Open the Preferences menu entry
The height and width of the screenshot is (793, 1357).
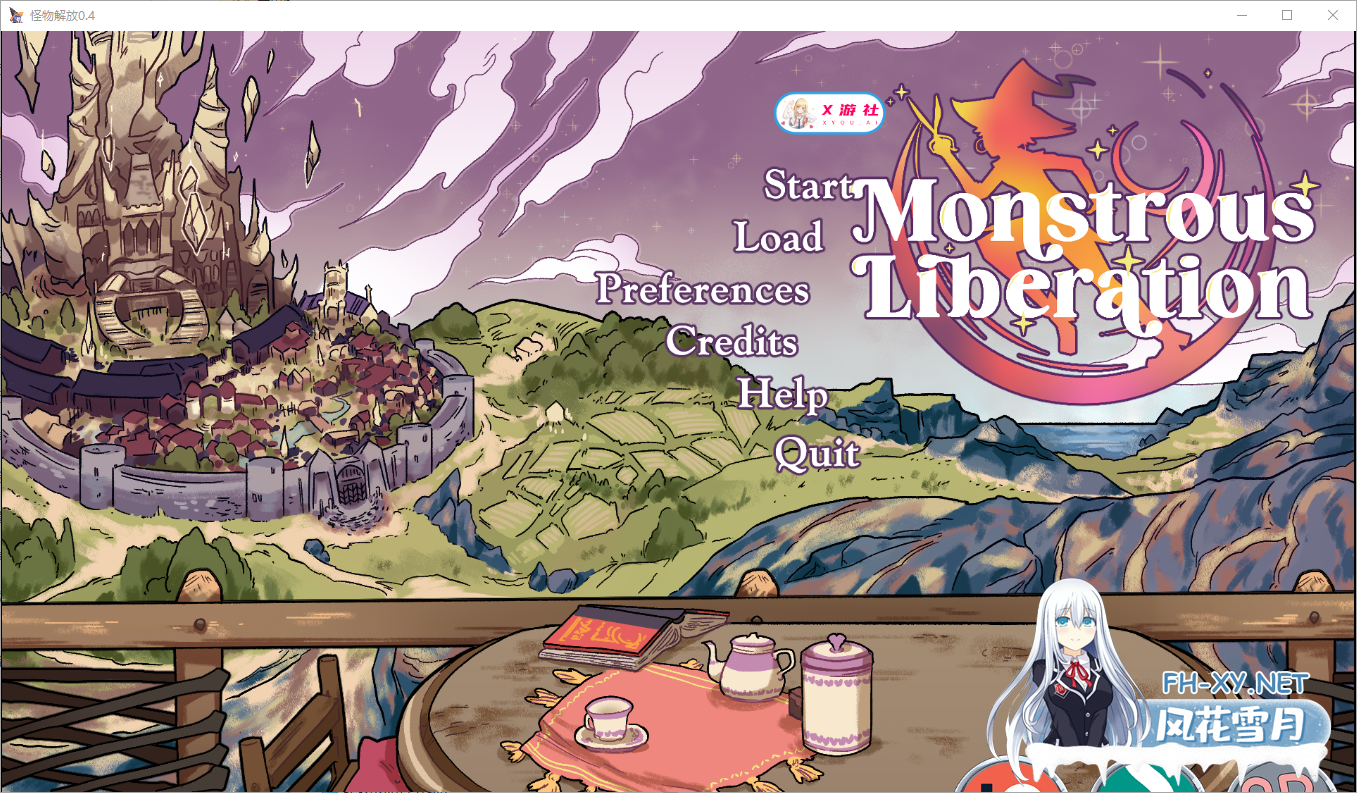(x=703, y=291)
